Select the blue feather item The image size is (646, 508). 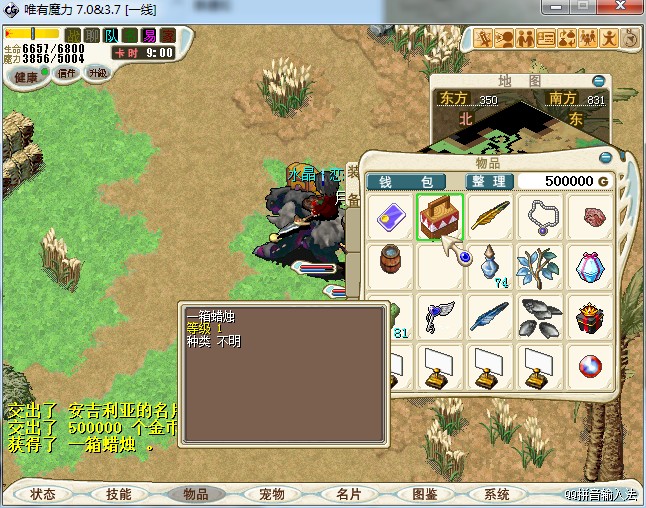[490, 316]
